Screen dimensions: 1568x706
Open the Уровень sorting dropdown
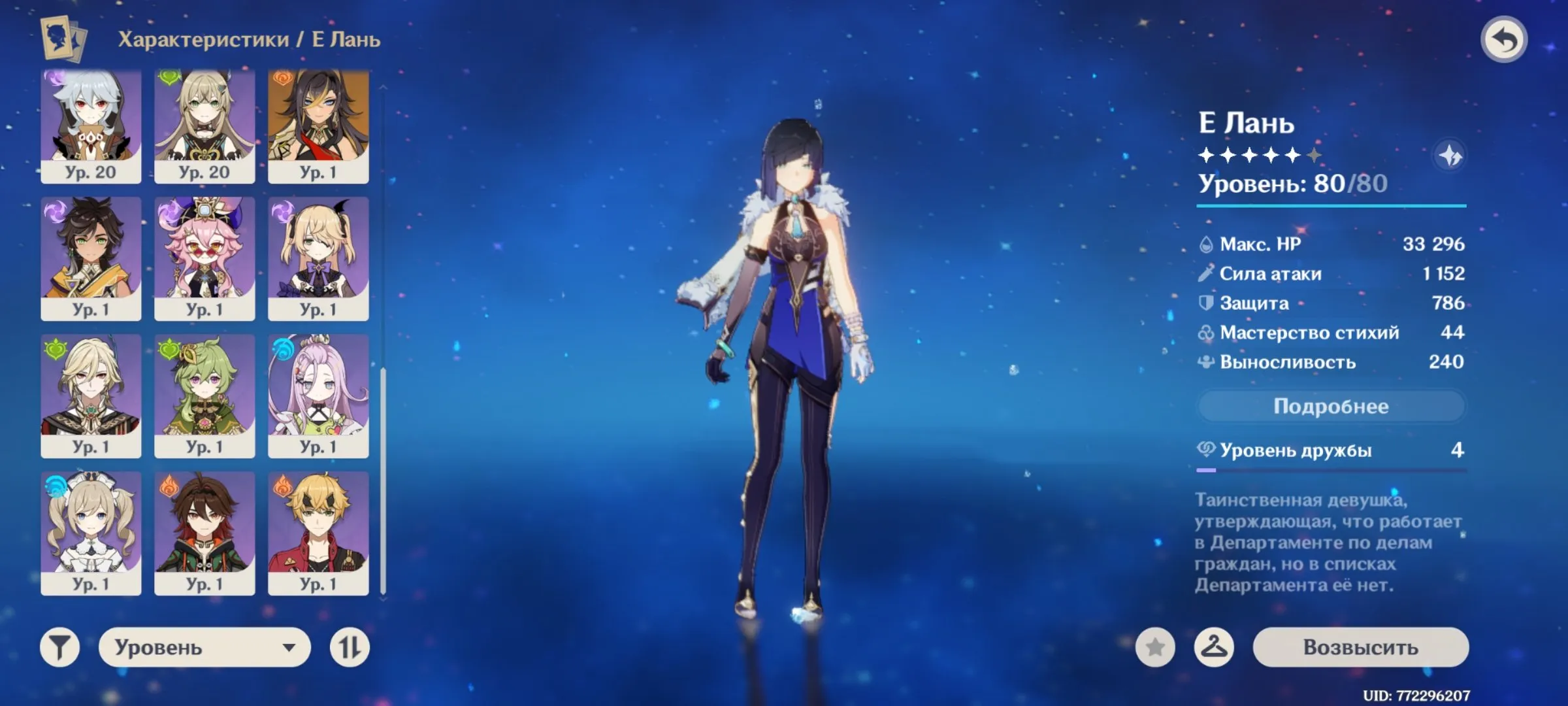coord(203,648)
